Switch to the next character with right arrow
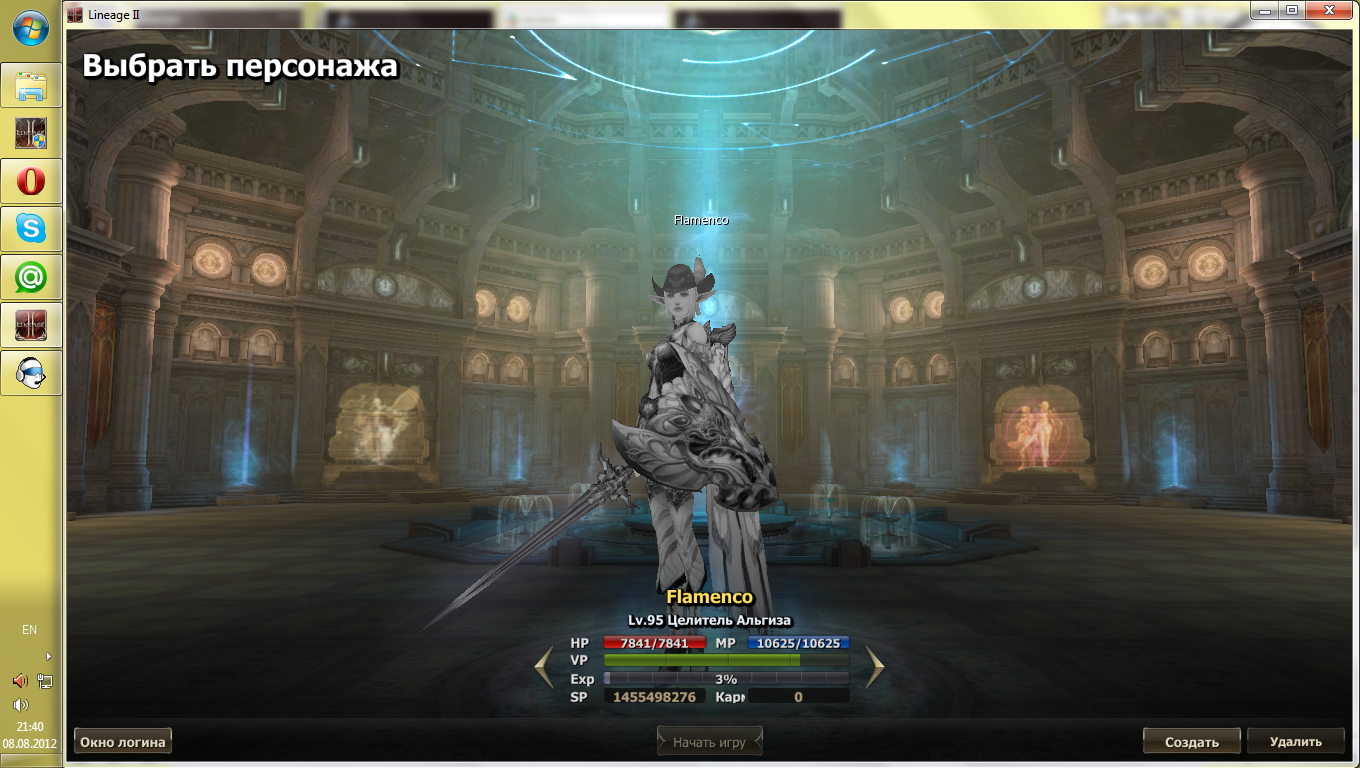 [875, 668]
